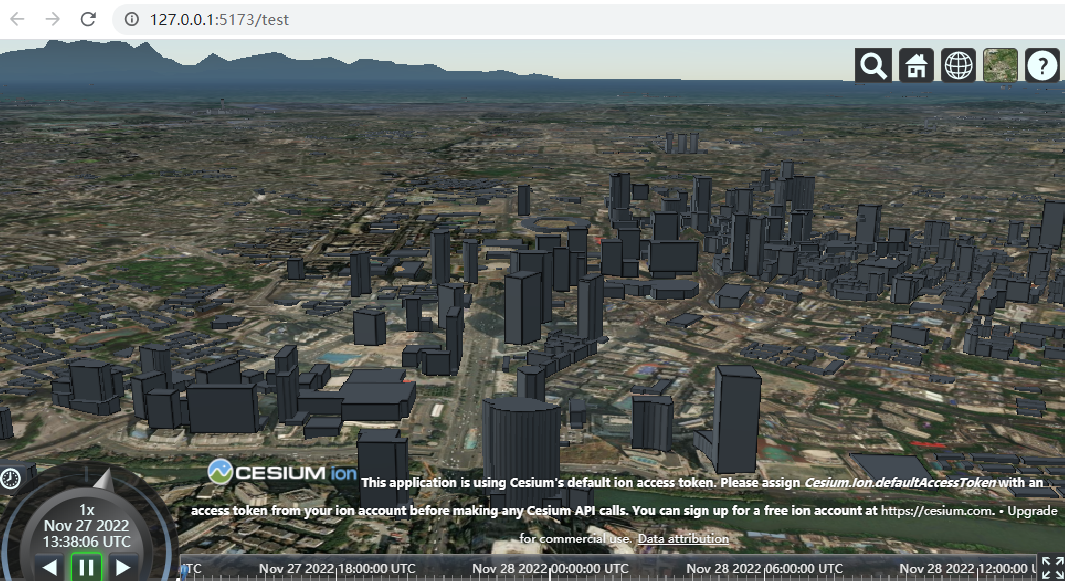Reload the page in the browser
The image size is (1065, 581).
point(88,19)
